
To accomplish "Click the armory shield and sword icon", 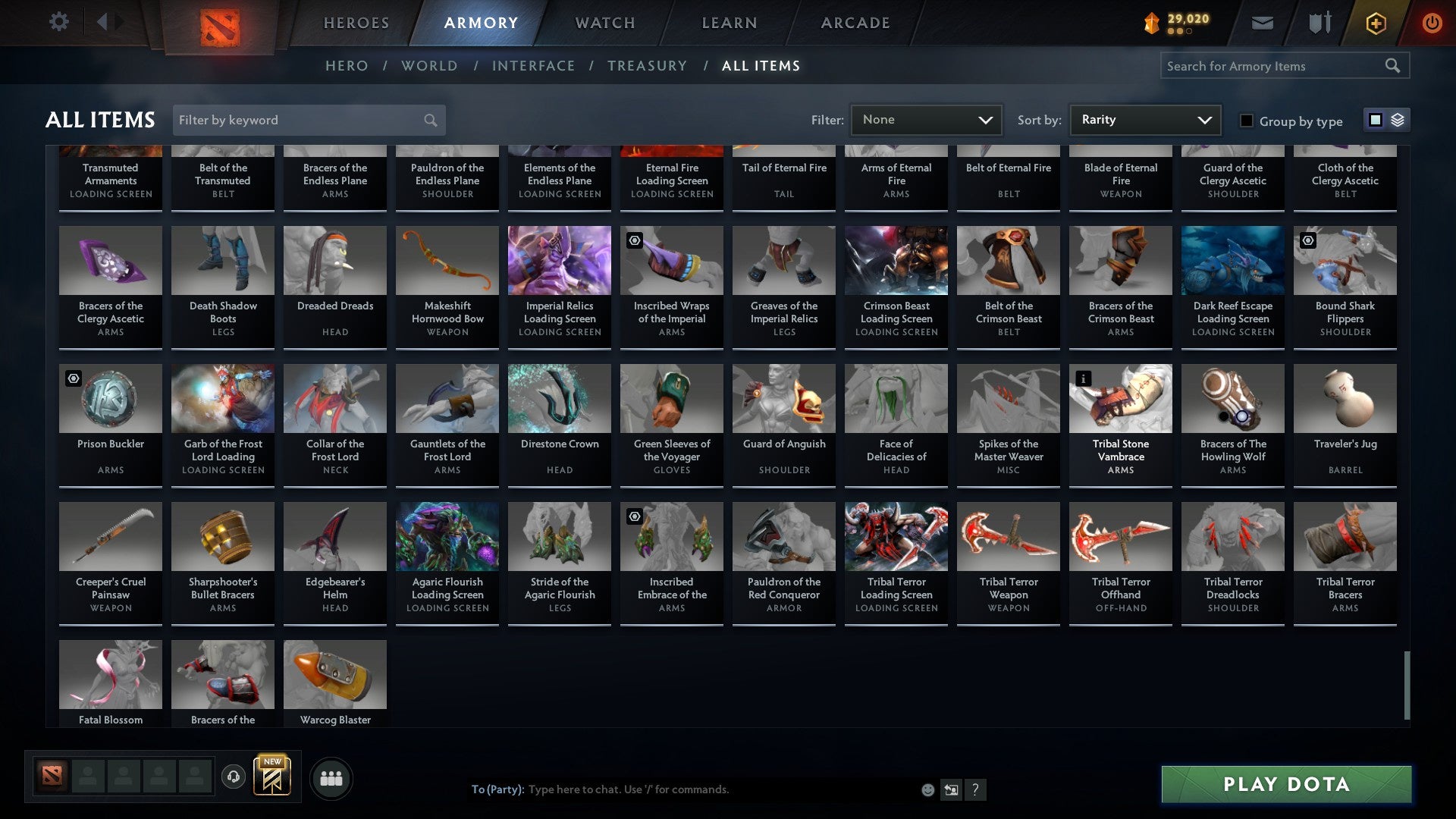I will pos(1318,23).
